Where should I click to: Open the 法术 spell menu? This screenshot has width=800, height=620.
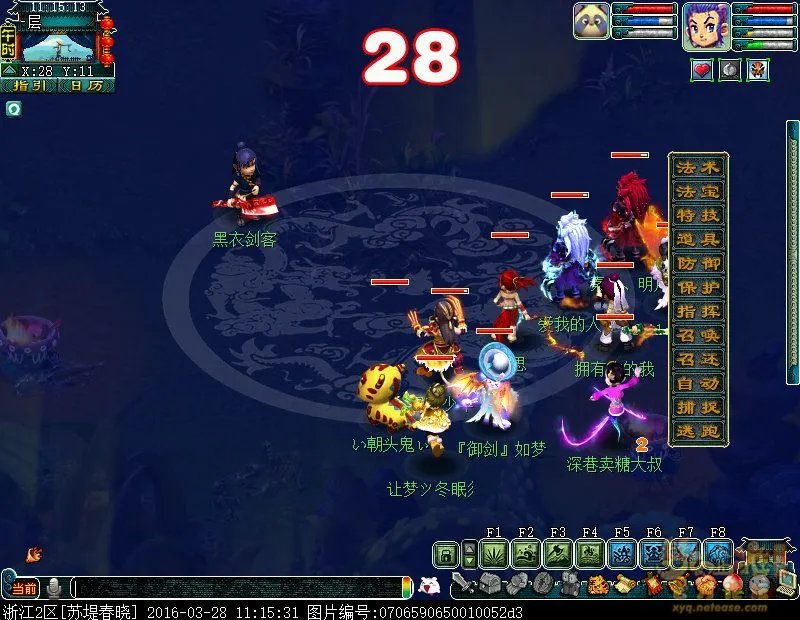point(697,168)
